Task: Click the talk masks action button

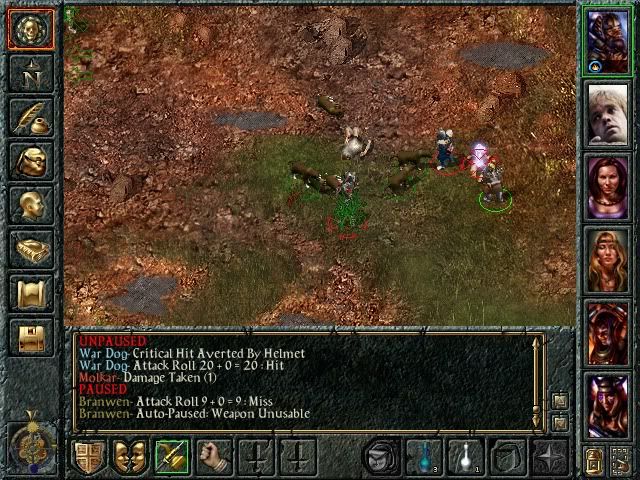Action: 130,457
